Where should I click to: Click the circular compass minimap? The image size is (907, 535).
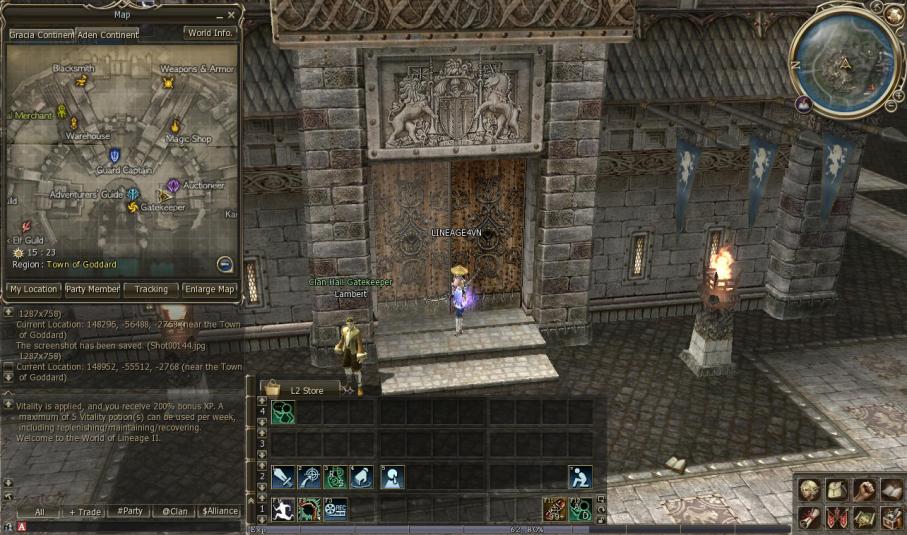[x=845, y=59]
